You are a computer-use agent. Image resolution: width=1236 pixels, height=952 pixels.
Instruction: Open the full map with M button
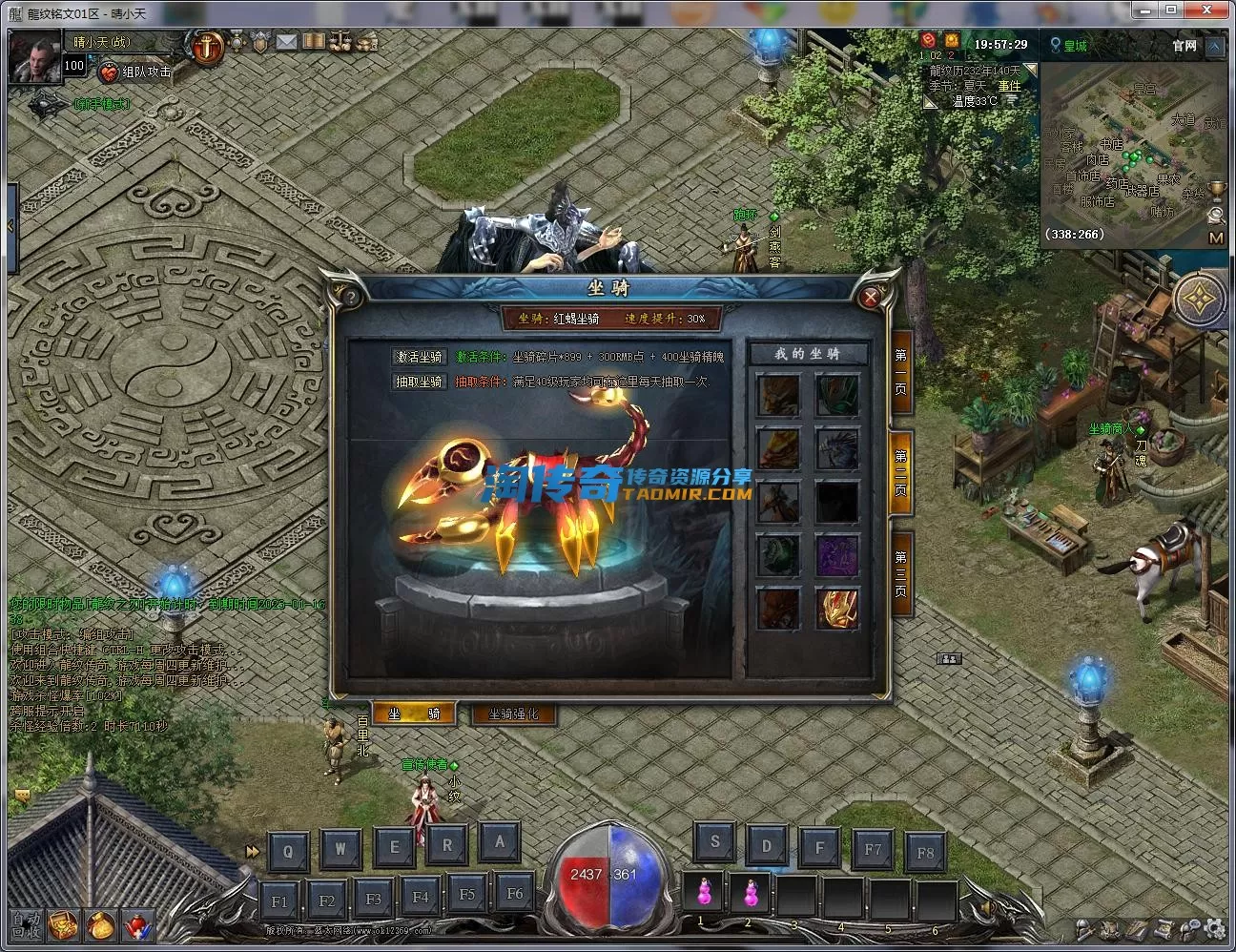1215,238
